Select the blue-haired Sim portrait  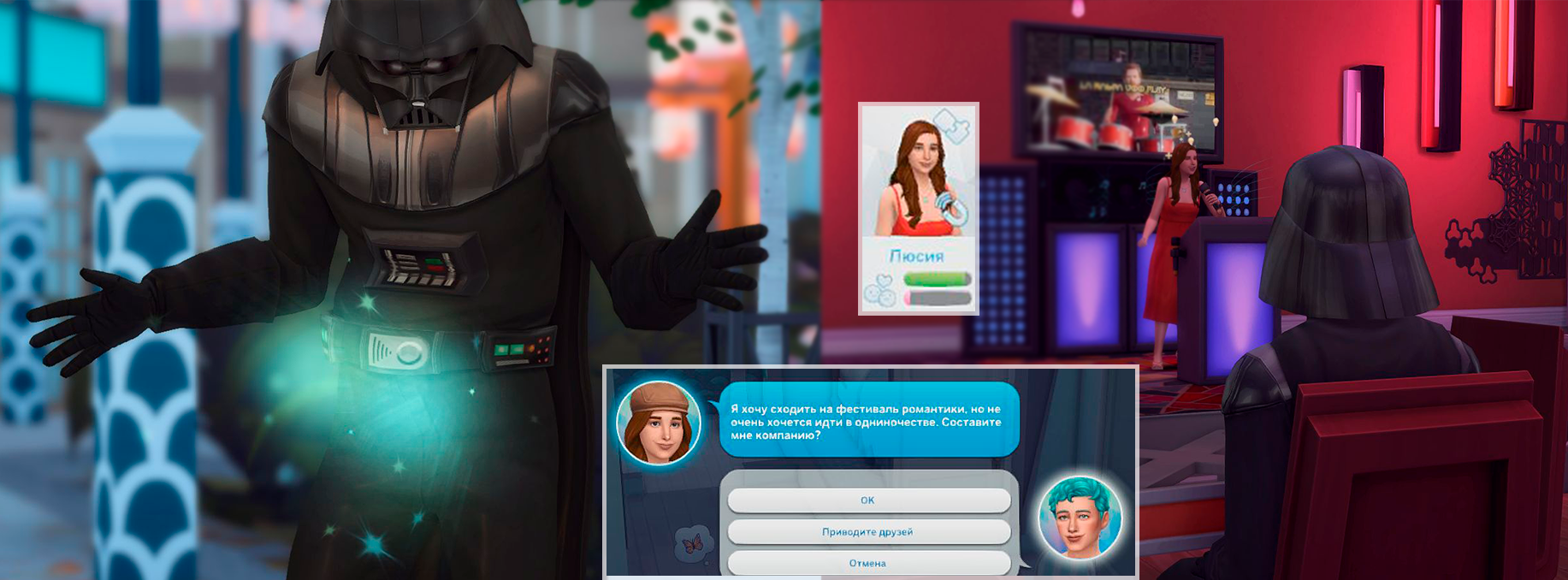coord(1080,518)
